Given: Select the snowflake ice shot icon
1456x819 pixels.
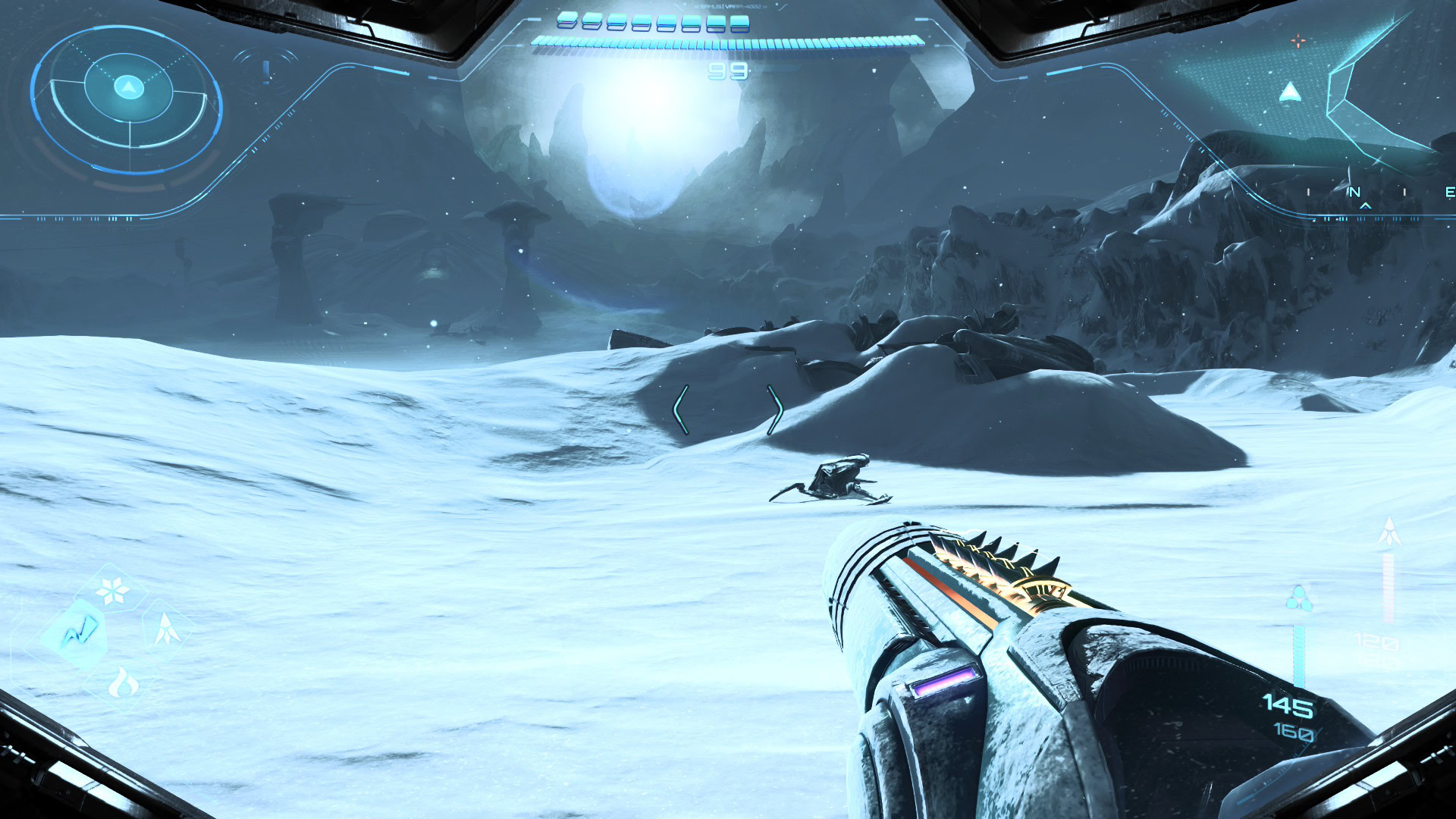Looking at the screenshot, I should pyautogui.click(x=113, y=591).
